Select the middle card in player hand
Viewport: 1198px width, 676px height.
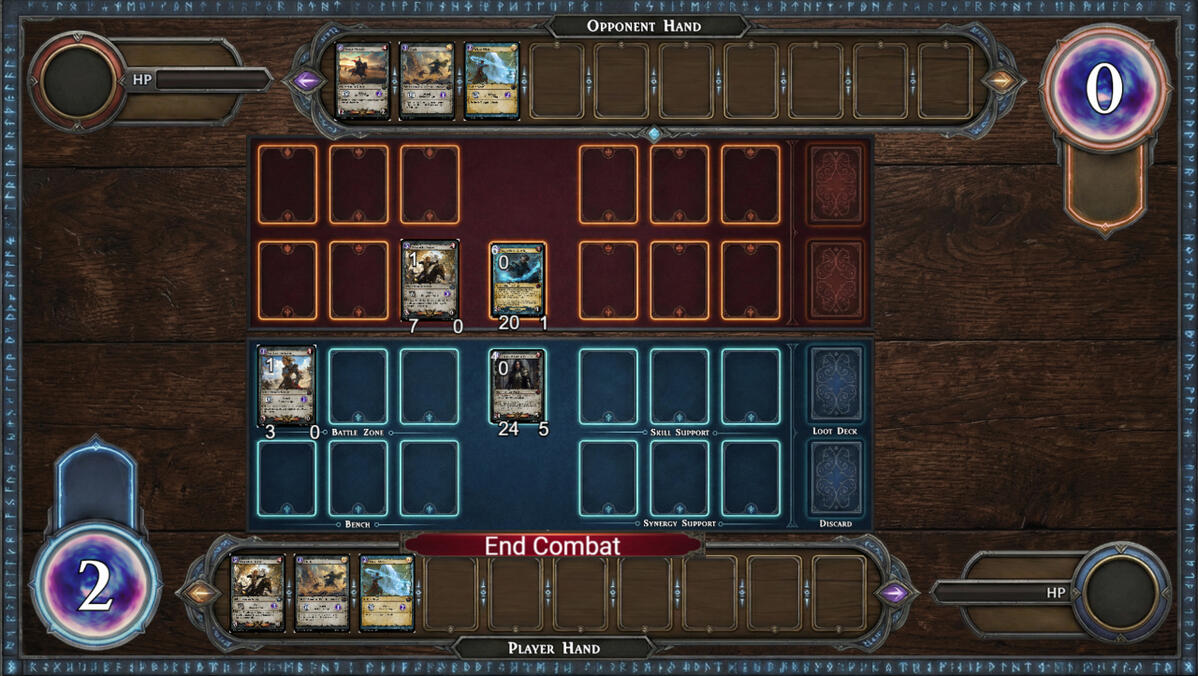coord(322,593)
